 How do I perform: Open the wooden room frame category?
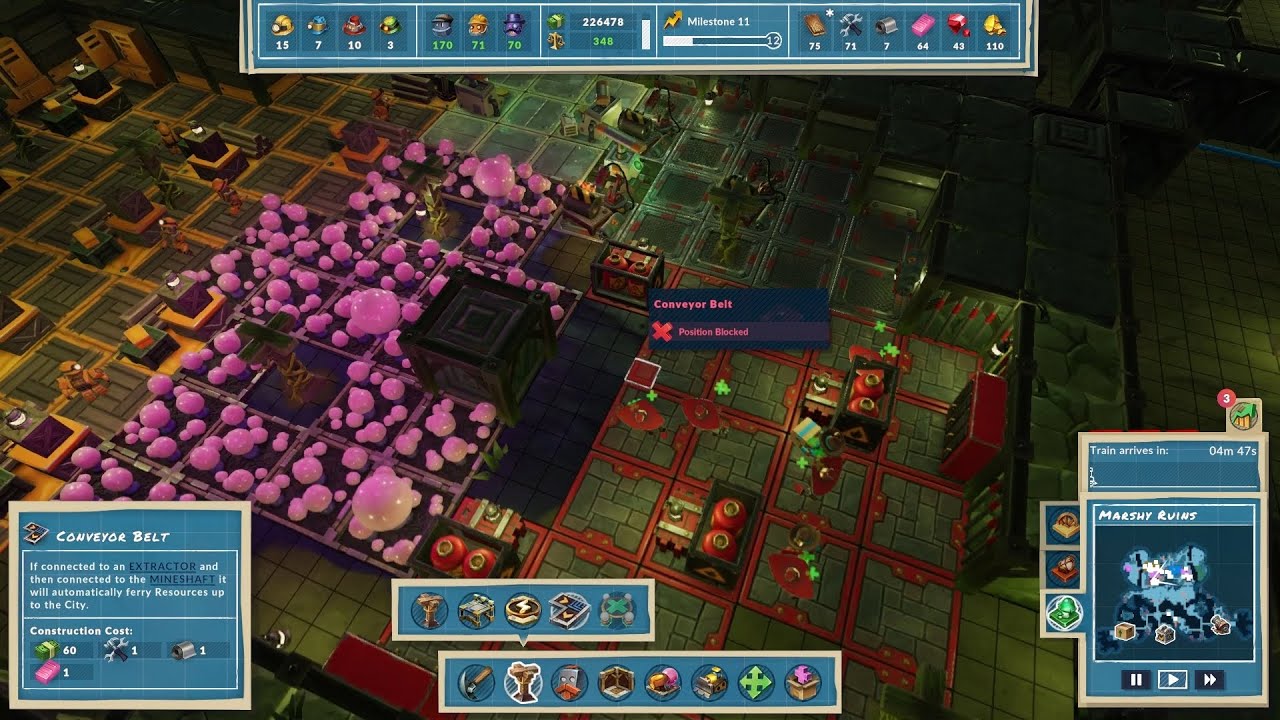[616, 682]
